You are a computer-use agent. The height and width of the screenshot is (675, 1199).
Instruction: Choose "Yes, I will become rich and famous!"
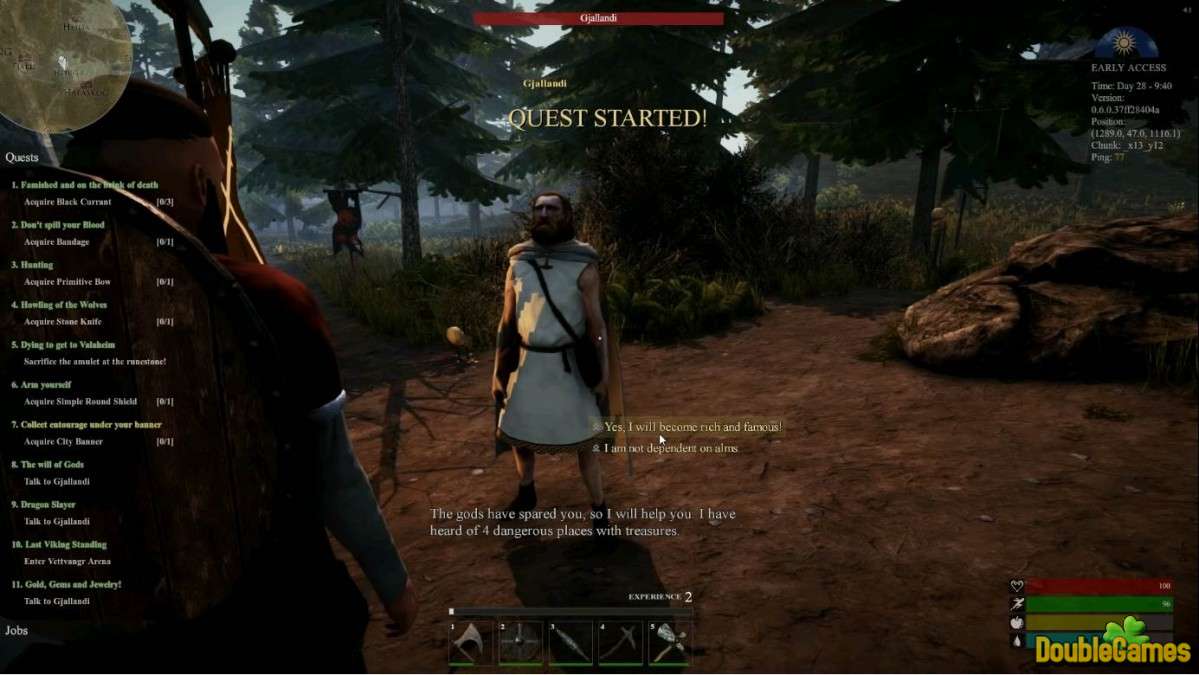click(x=692, y=427)
